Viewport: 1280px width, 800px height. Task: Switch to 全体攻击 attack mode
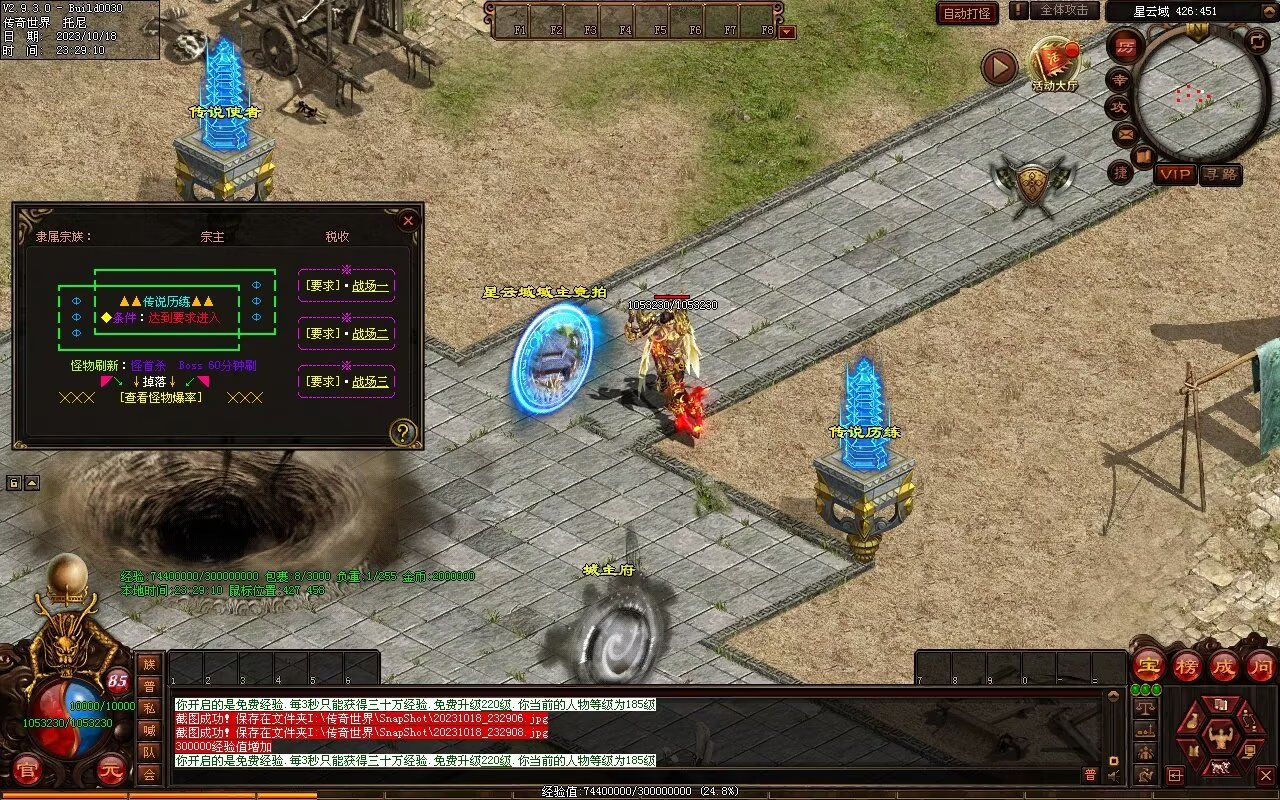[1064, 10]
